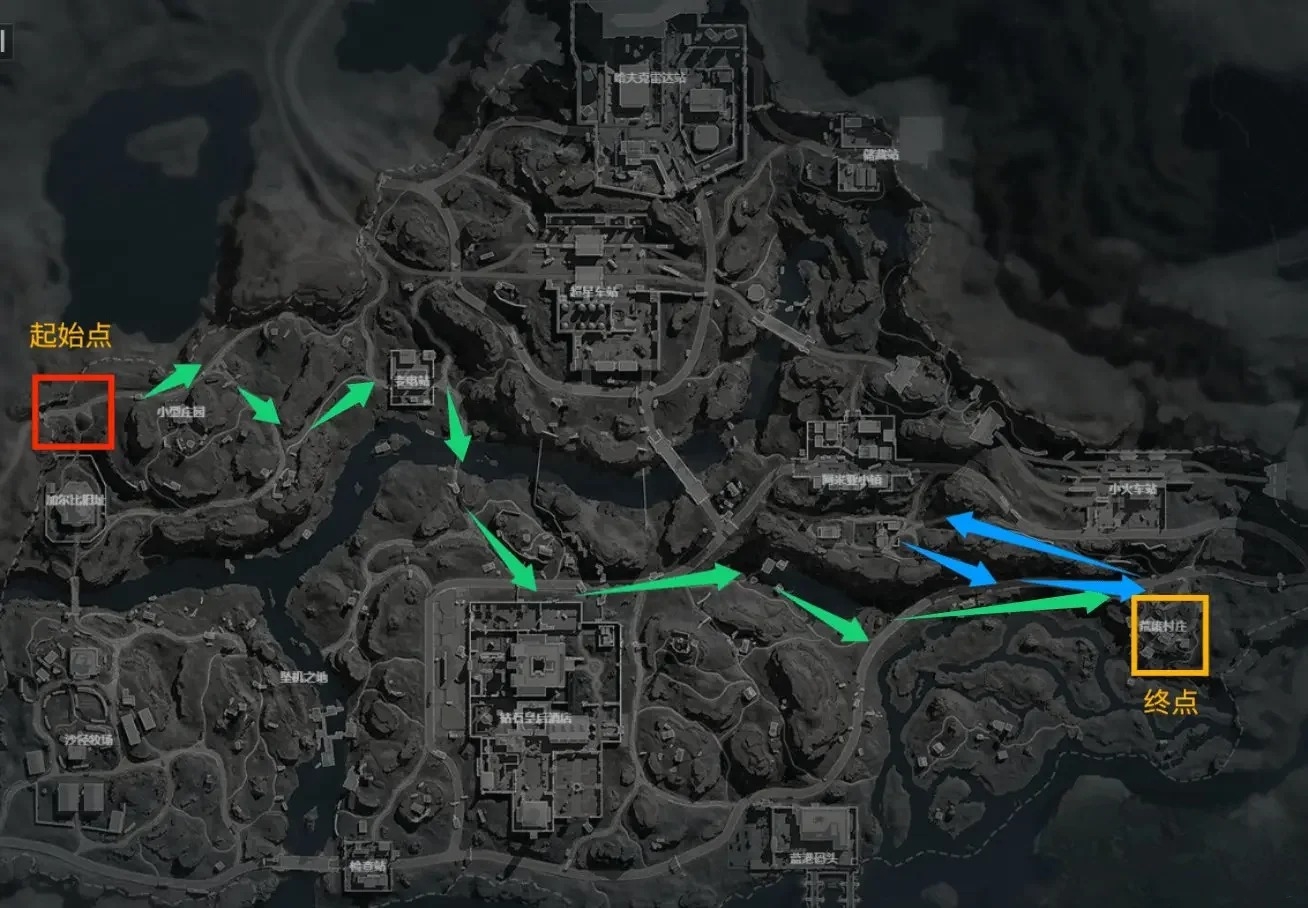Choose the 坠机之地 location on the map
This screenshot has height=908, width=1308.
click(303, 677)
